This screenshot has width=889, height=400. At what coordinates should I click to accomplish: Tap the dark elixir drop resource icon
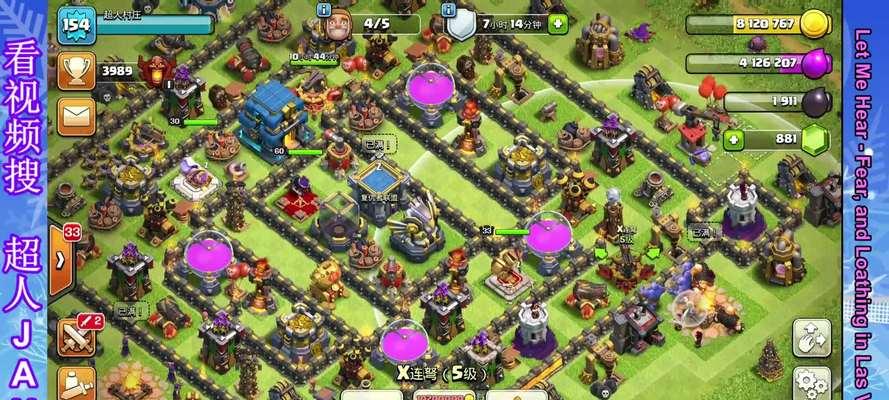click(817, 102)
